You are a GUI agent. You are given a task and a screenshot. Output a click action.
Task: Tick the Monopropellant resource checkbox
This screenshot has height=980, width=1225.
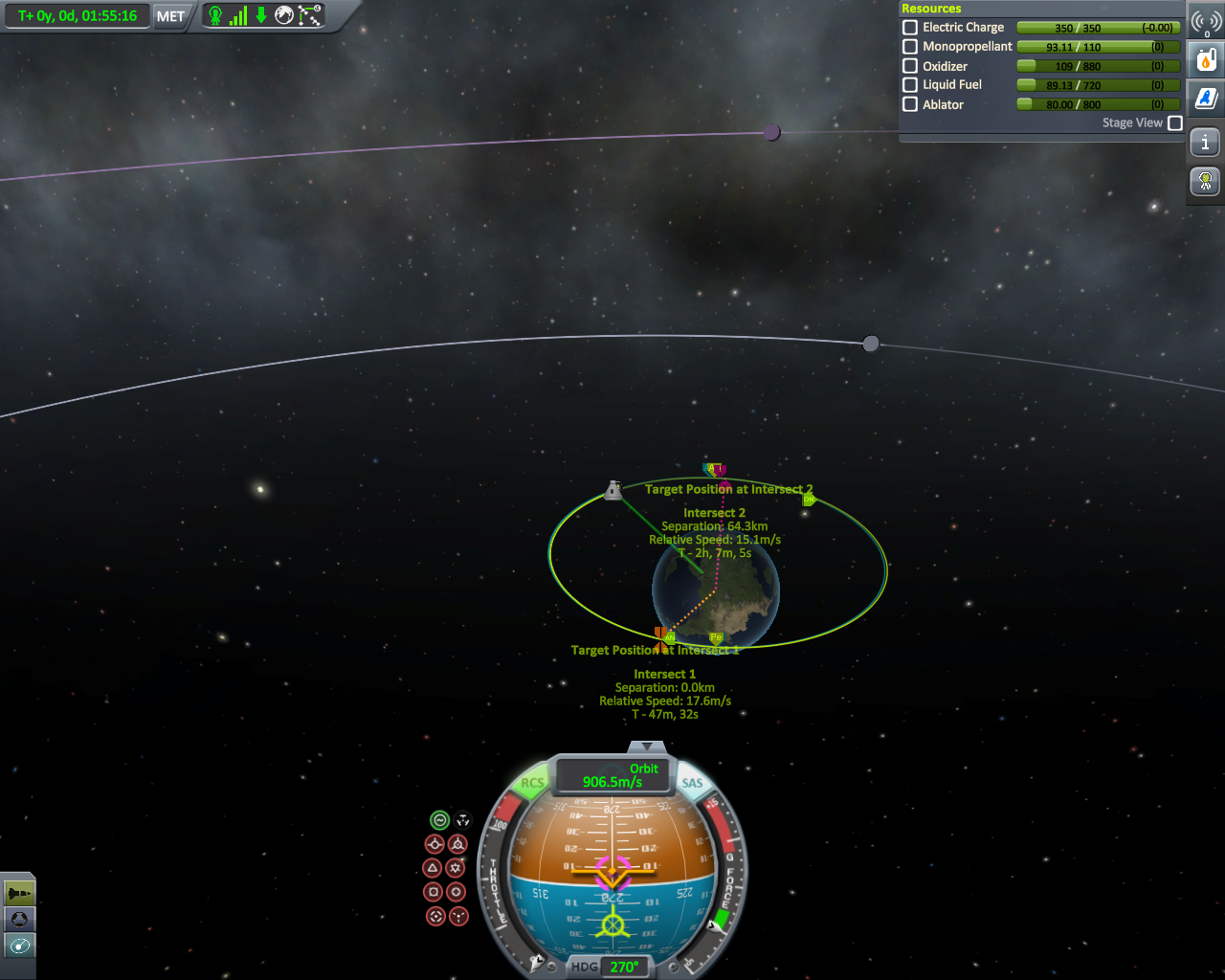[910, 47]
